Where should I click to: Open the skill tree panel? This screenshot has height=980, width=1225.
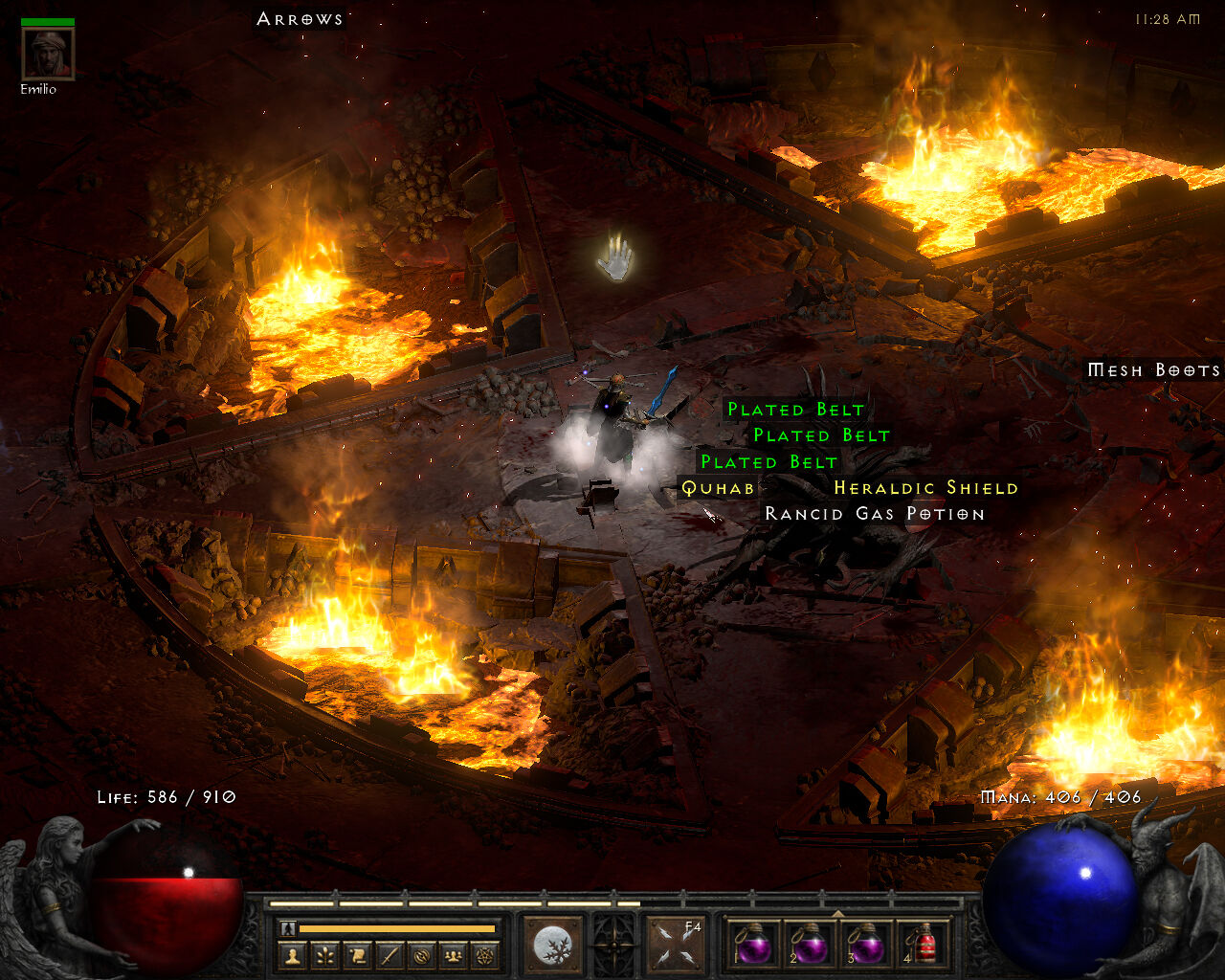[x=325, y=955]
